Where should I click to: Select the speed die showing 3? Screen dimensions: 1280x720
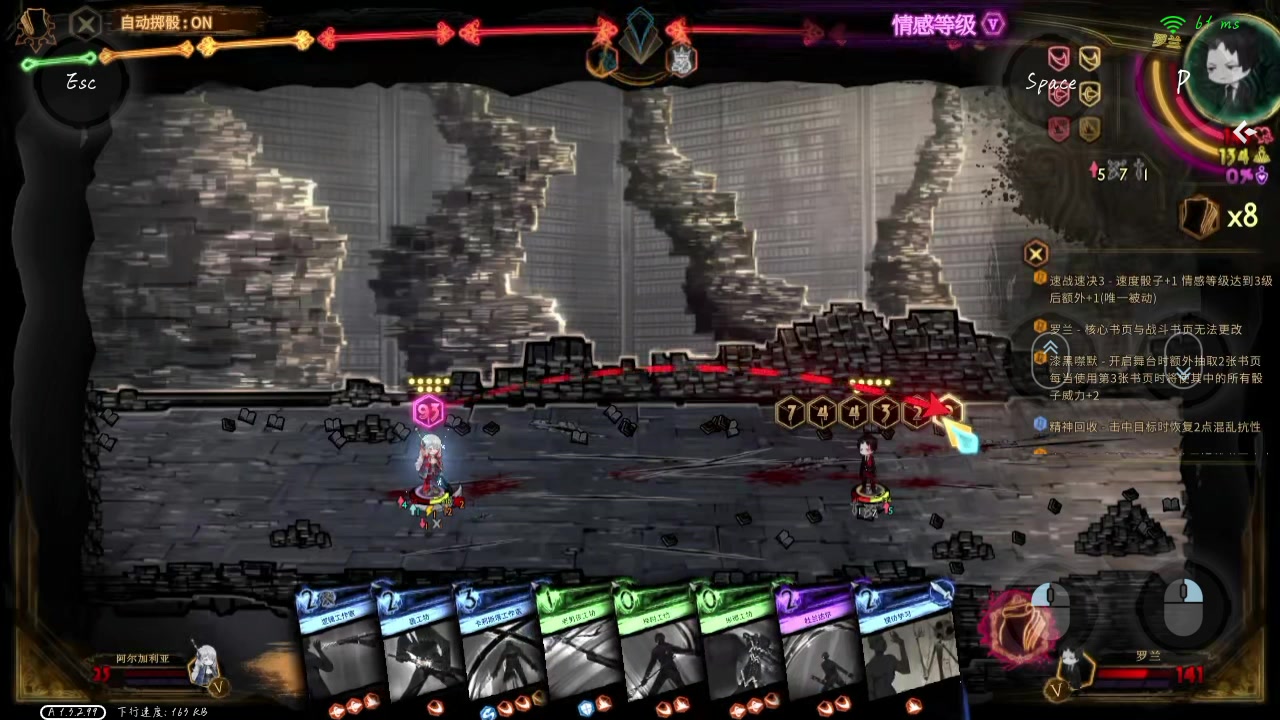884,411
